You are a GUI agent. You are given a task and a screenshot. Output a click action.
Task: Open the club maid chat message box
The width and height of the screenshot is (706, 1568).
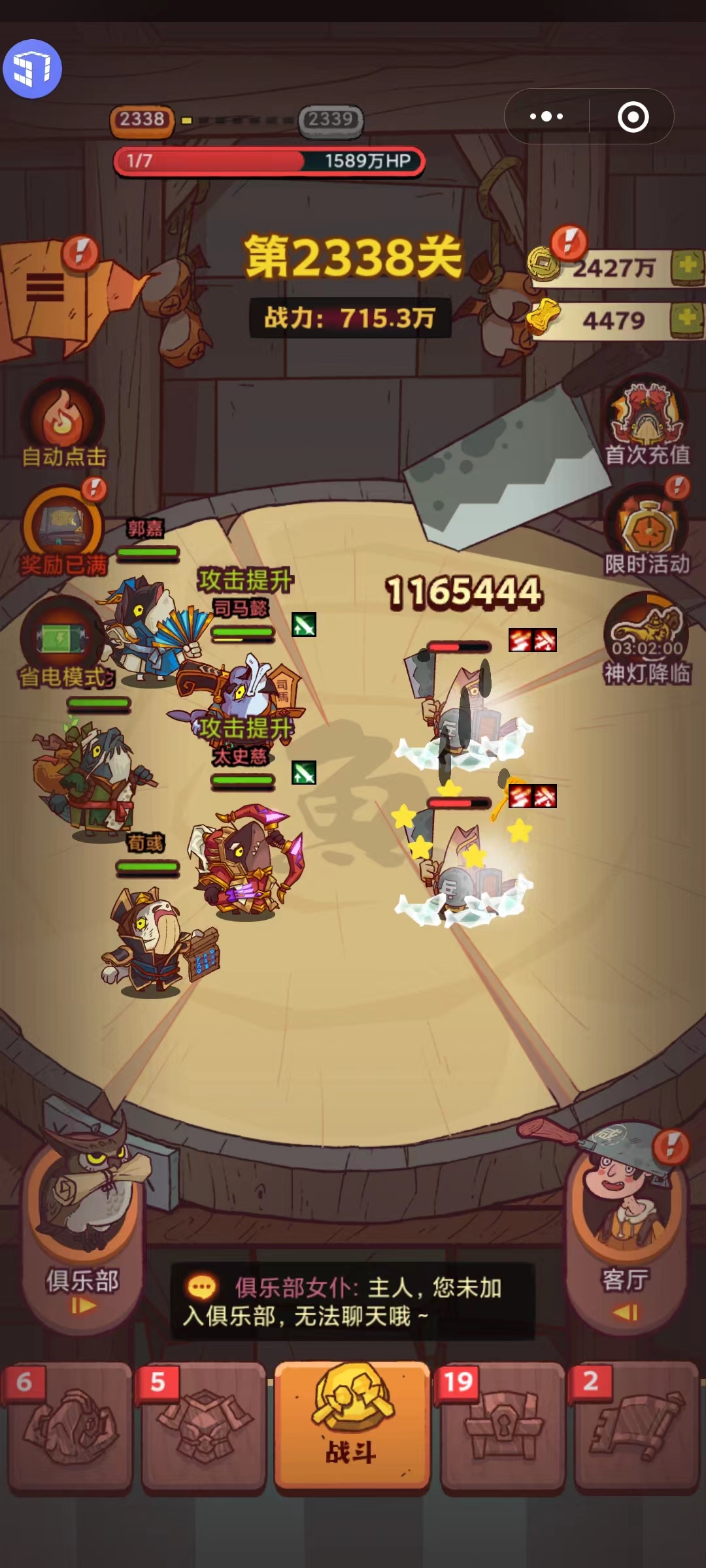coord(353,1301)
